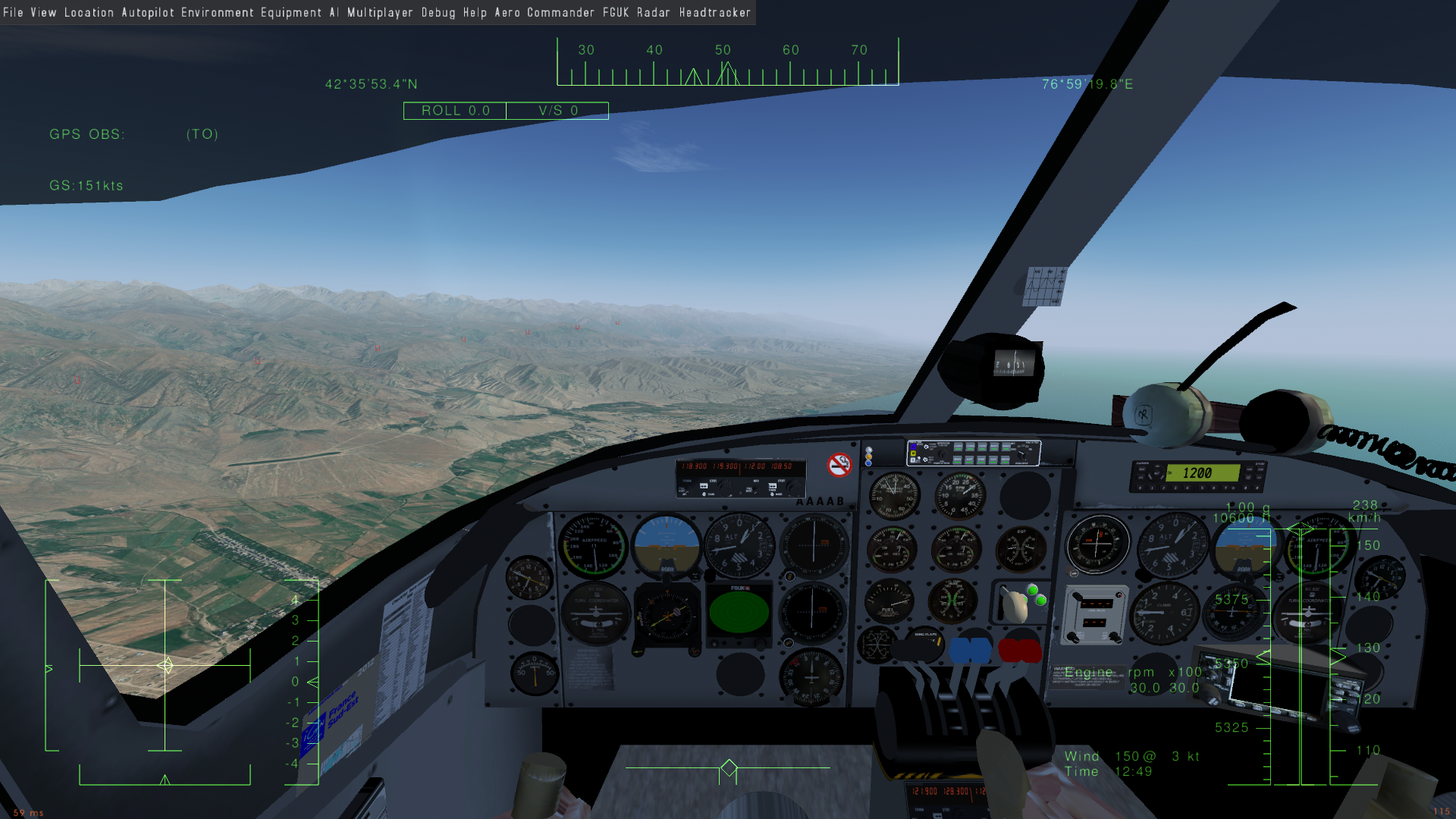Open the File menu

pyautogui.click(x=13, y=12)
